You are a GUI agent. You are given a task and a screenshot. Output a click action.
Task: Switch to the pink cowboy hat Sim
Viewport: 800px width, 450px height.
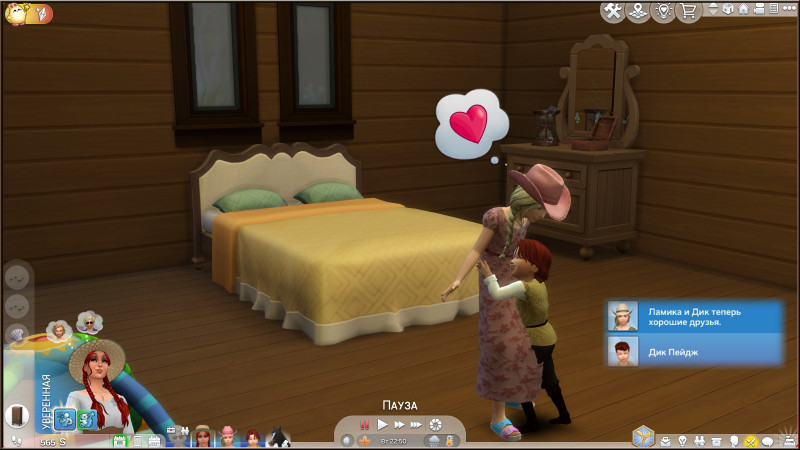click(227, 437)
